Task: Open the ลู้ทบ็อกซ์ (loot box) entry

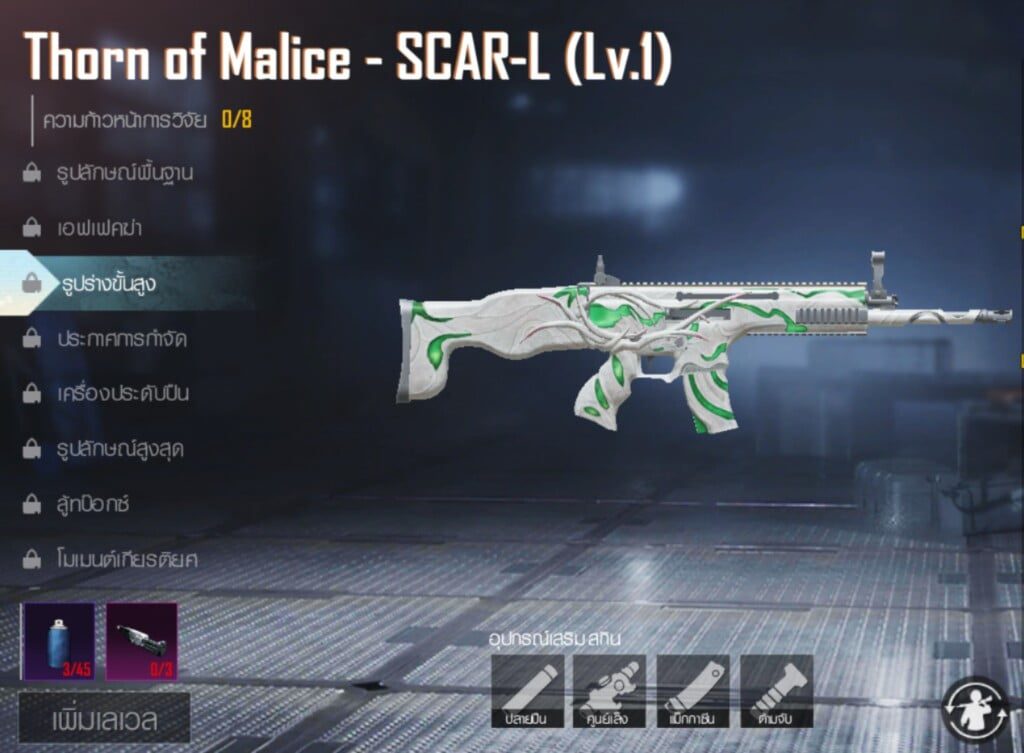Action: (94, 503)
